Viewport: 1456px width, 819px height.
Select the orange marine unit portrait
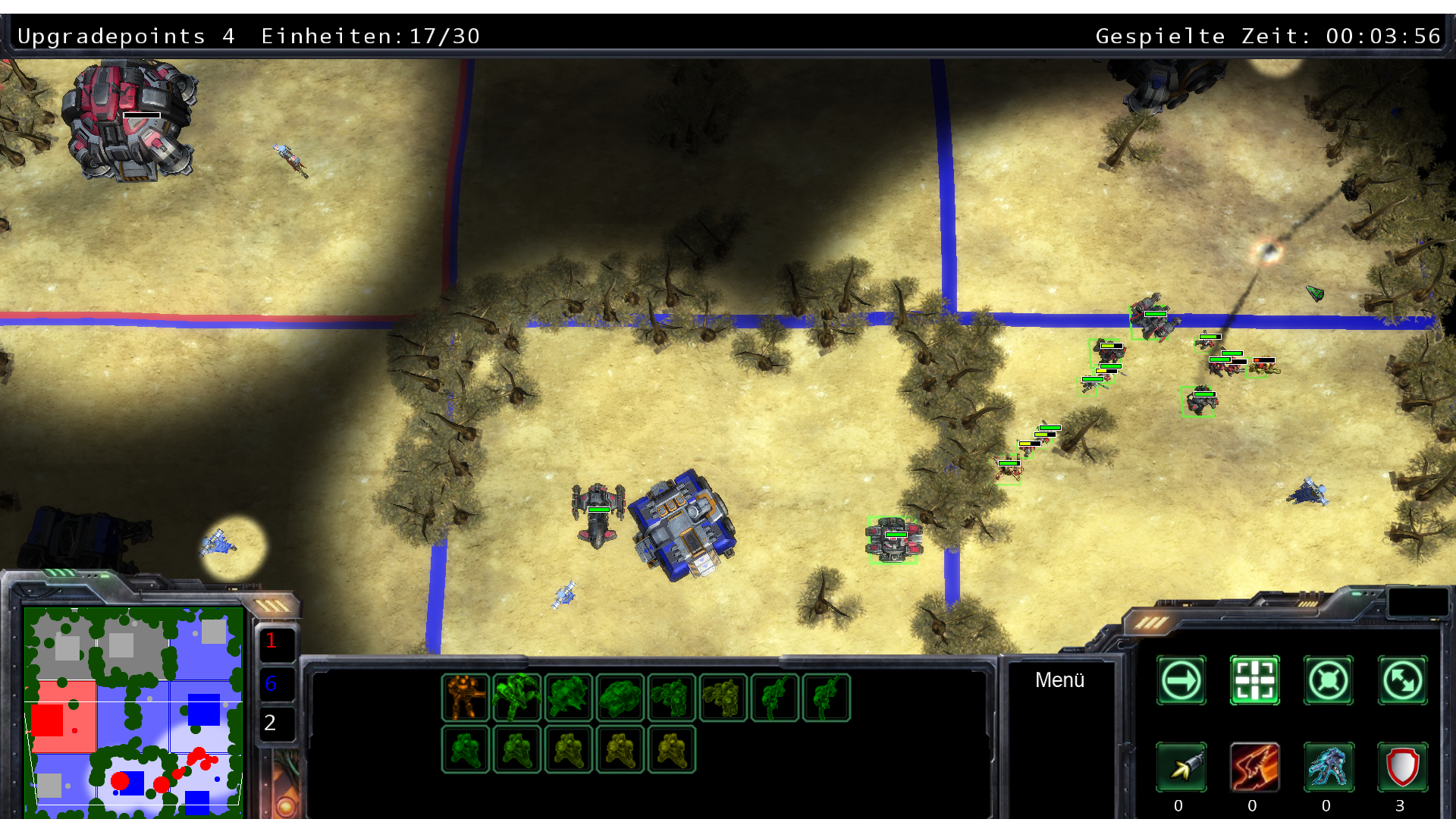coord(466,698)
